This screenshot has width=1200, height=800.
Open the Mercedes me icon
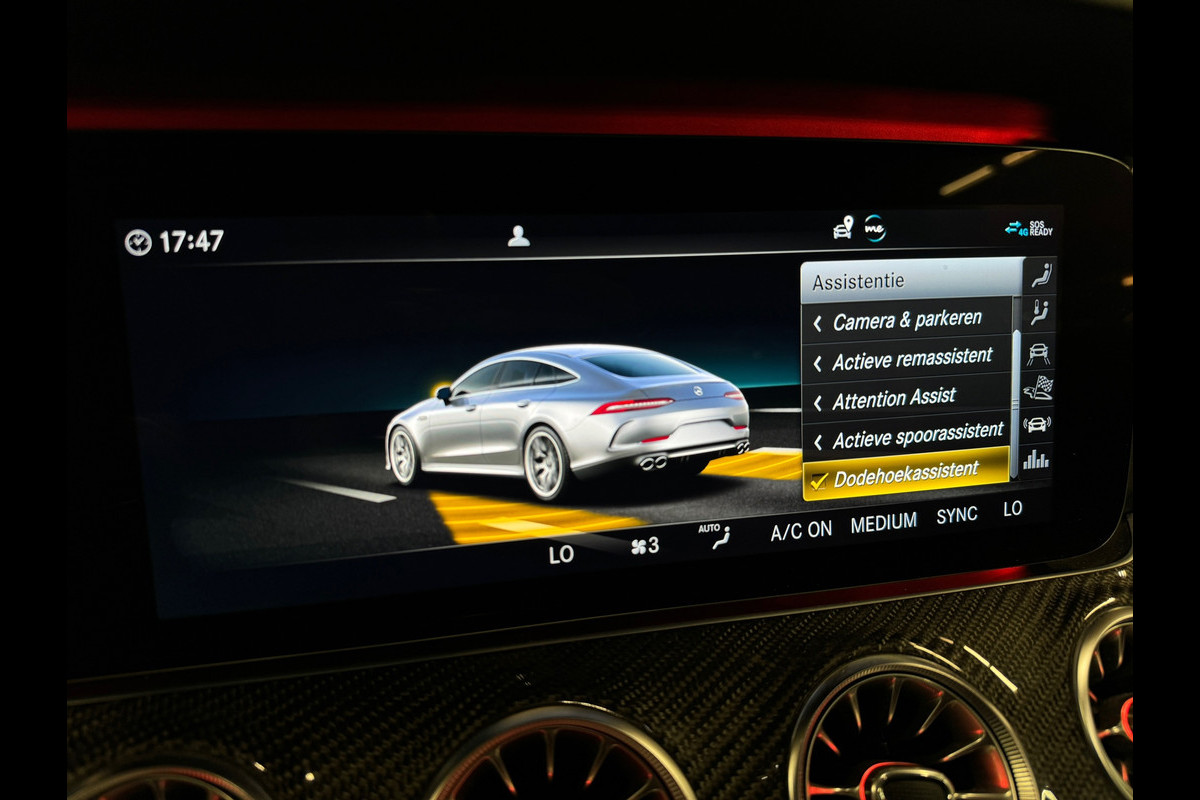875,228
